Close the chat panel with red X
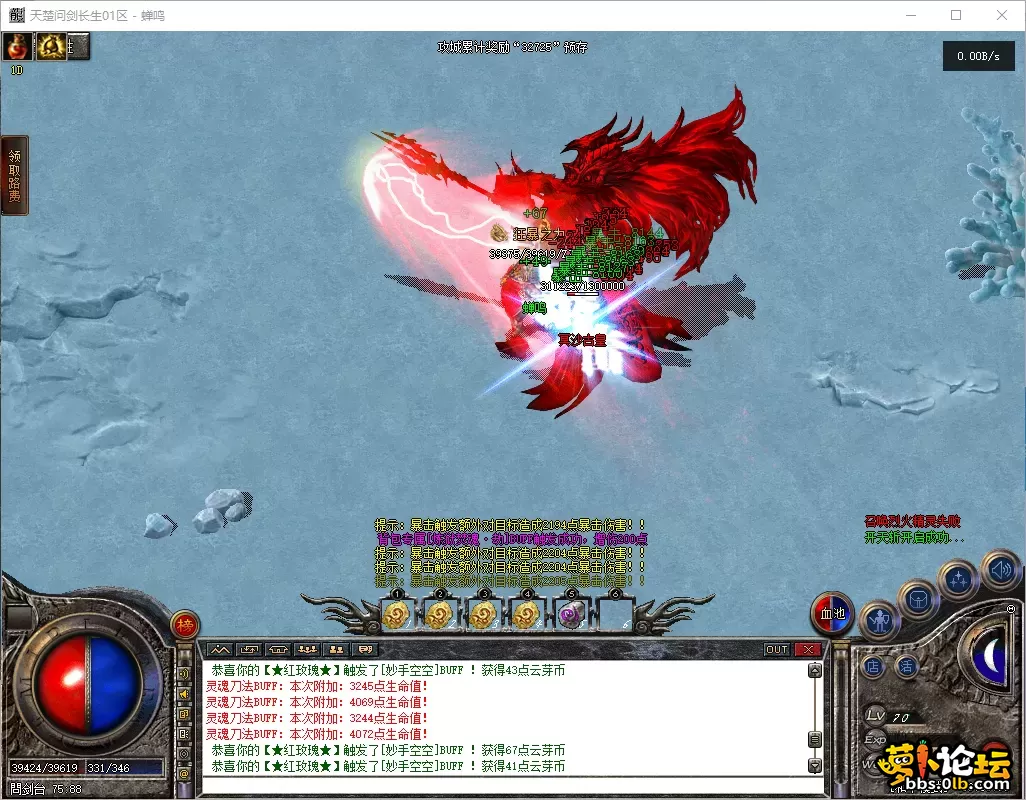Image resolution: width=1026 pixels, height=800 pixels. [808, 649]
